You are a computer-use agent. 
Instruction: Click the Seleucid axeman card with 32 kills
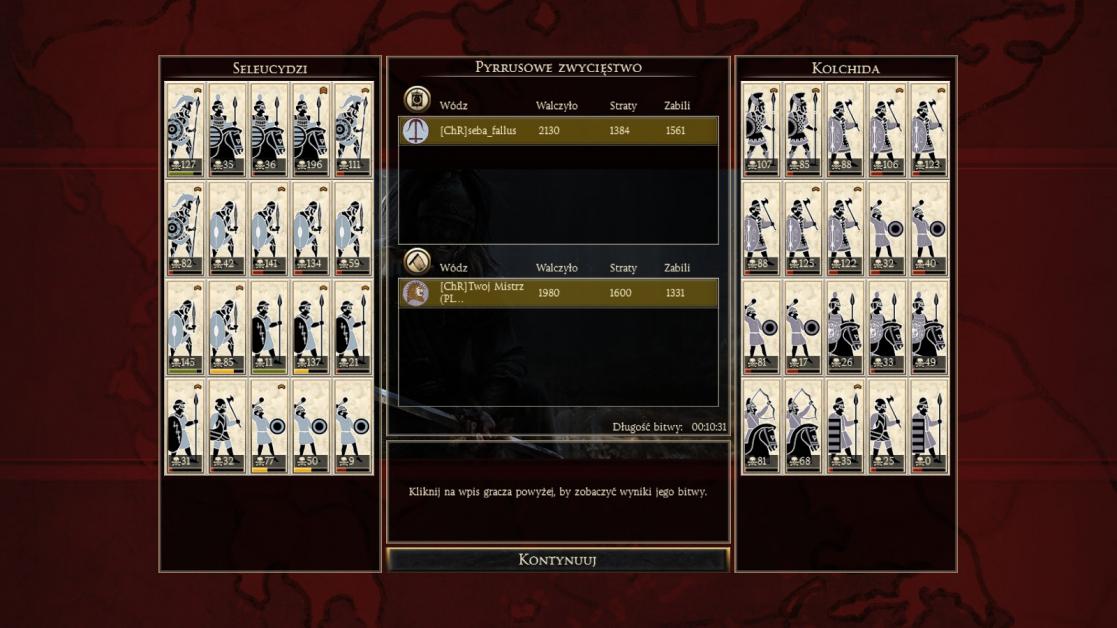click(227, 425)
